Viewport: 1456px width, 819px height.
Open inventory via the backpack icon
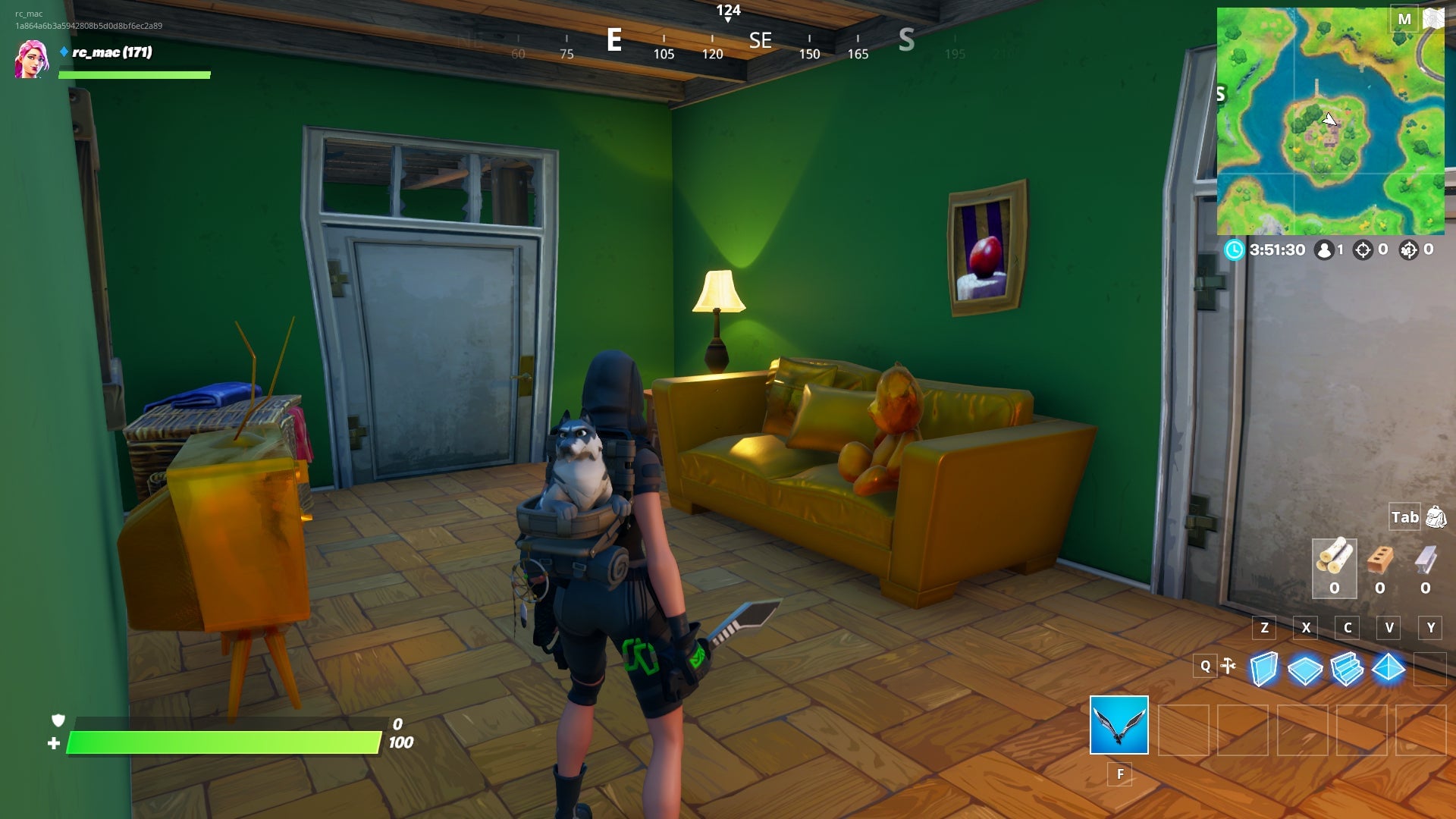click(1436, 518)
